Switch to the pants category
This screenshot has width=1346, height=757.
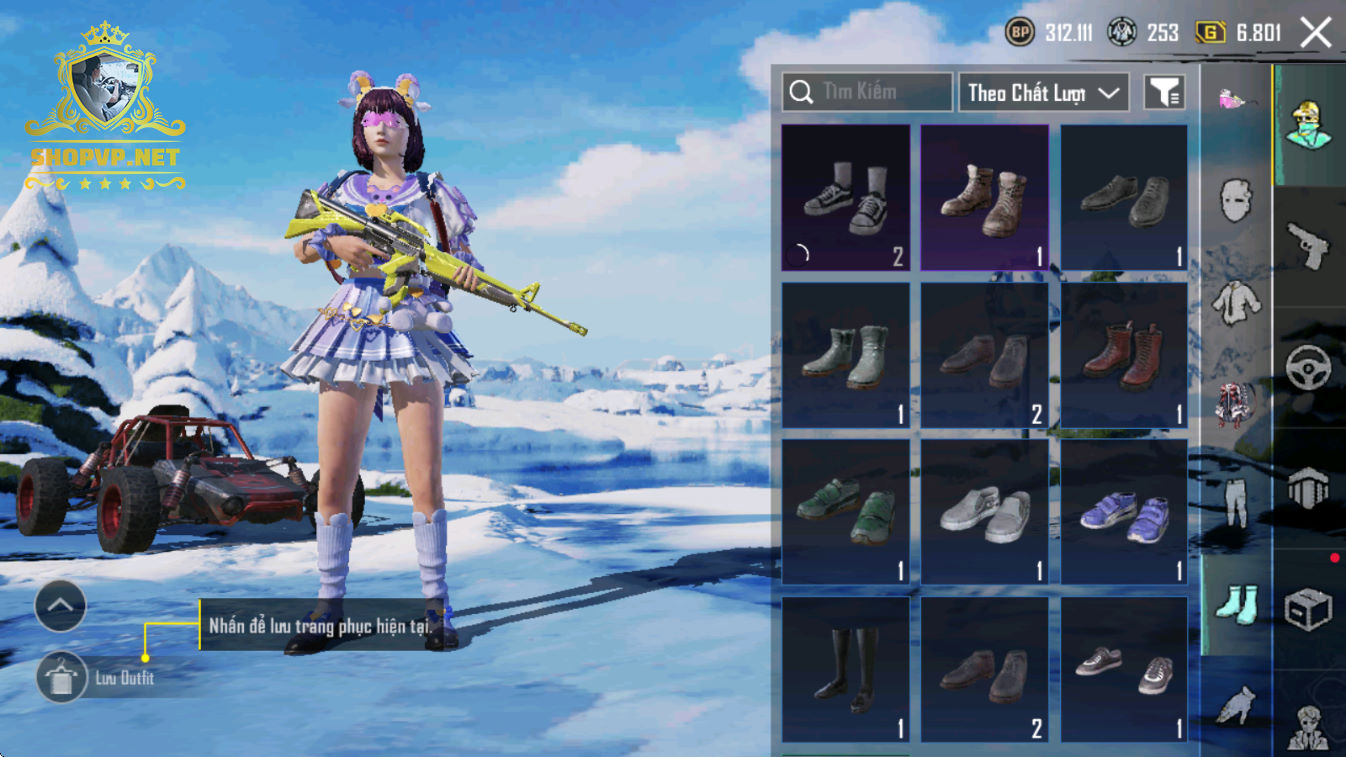click(x=1236, y=503)
